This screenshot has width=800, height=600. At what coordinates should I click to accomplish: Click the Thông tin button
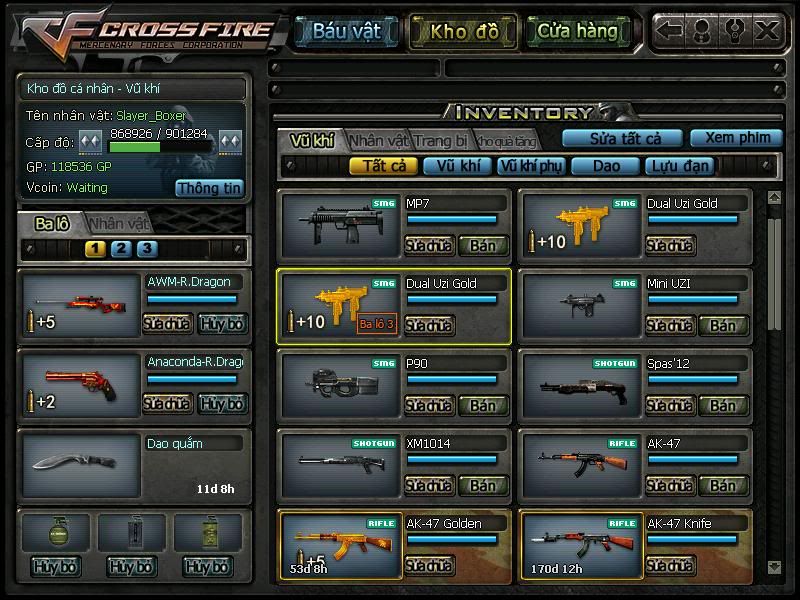(210, 187)
